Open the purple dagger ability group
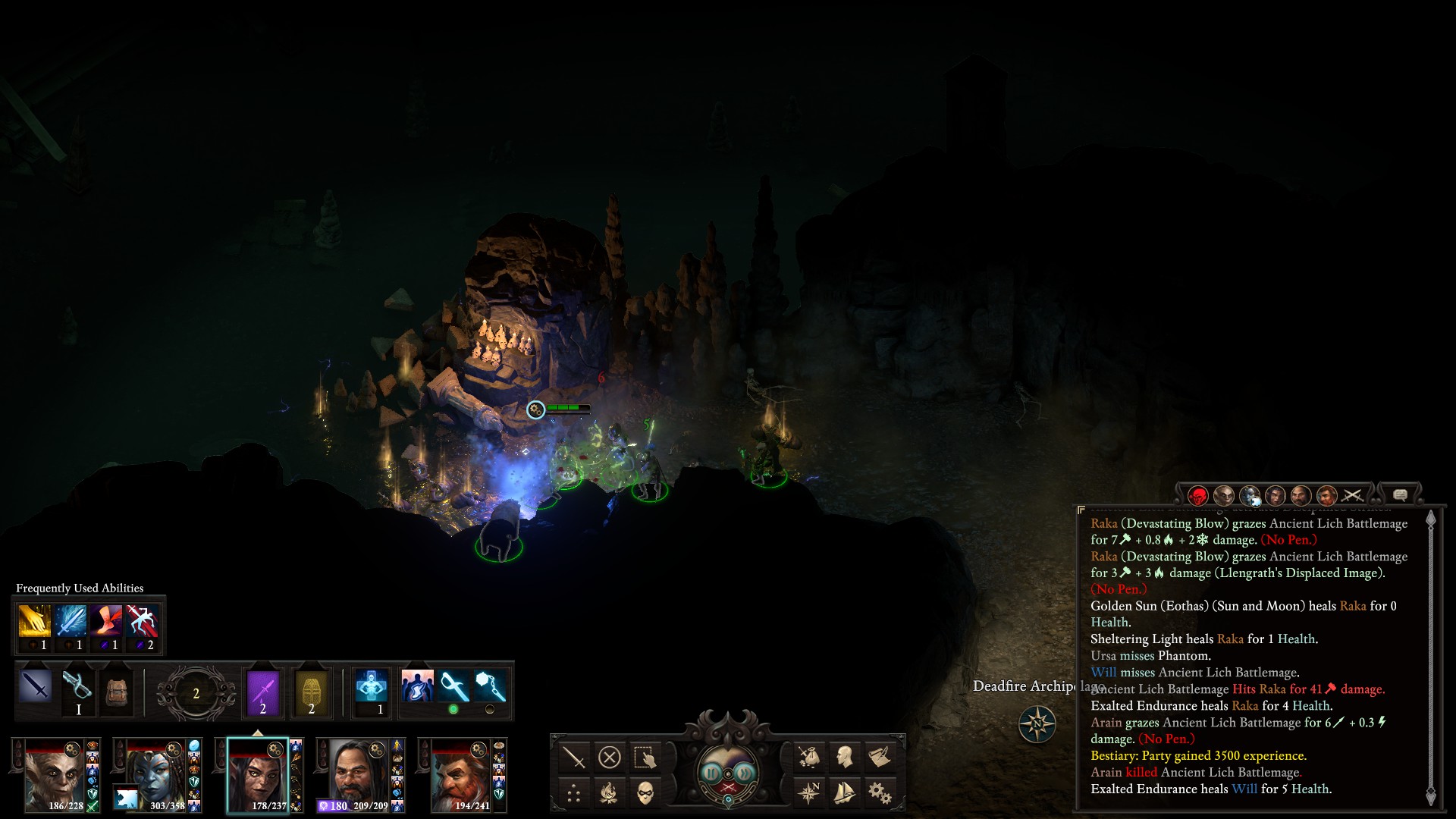The width and height of the screenshot is (1456, 819). coord(263,692)
